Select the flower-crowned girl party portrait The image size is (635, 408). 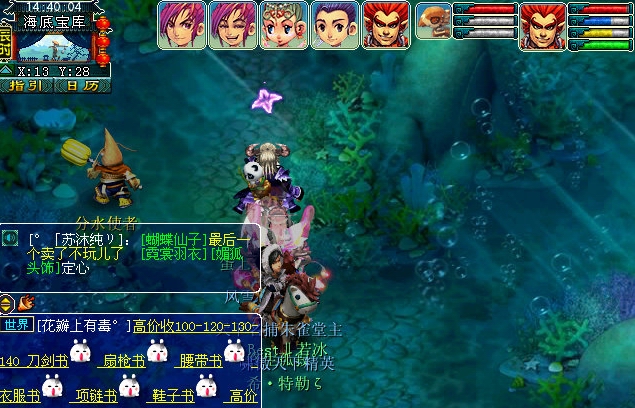(283, 25)
